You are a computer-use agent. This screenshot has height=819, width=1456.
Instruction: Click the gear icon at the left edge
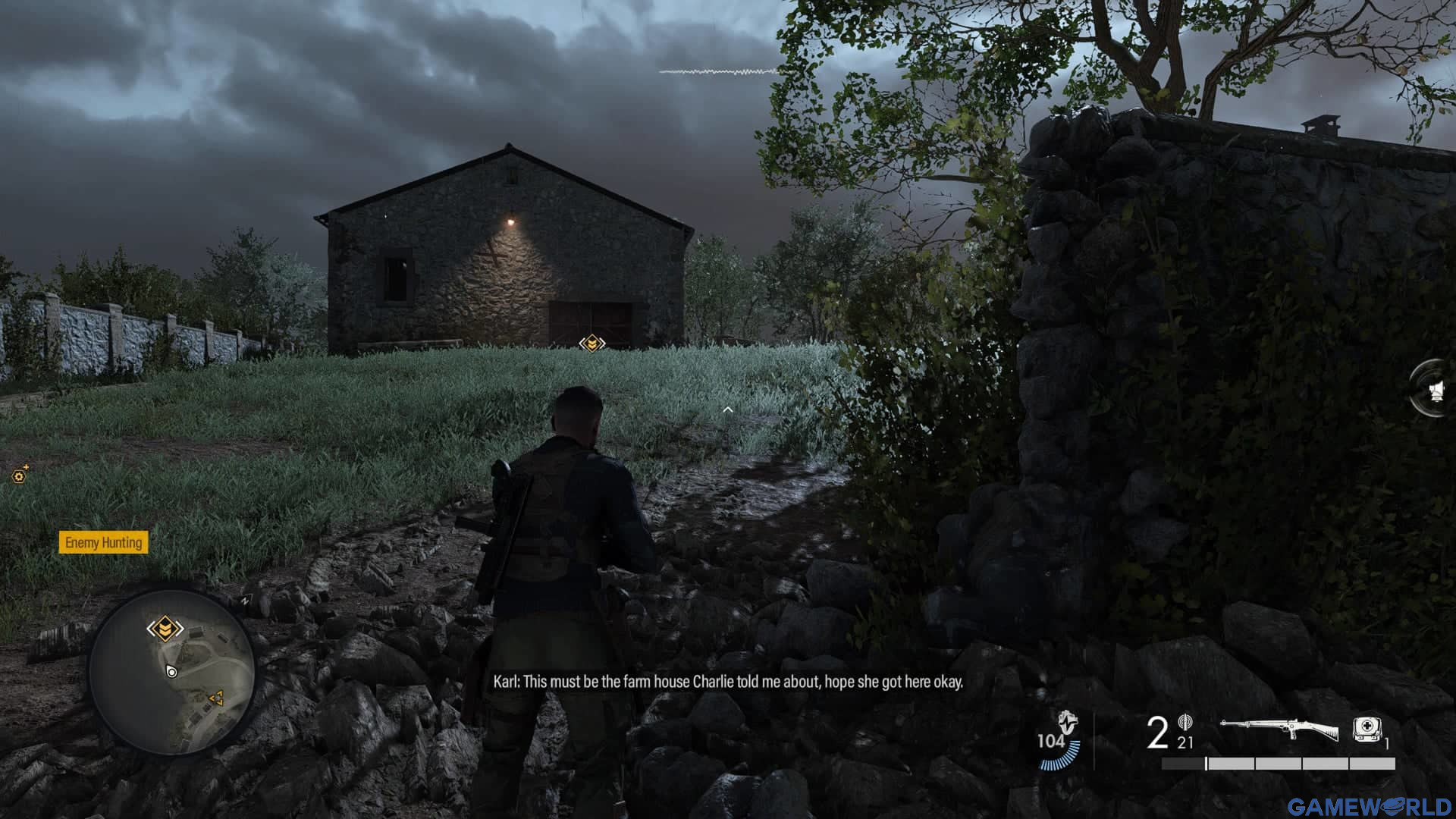(x=19, y=475)
